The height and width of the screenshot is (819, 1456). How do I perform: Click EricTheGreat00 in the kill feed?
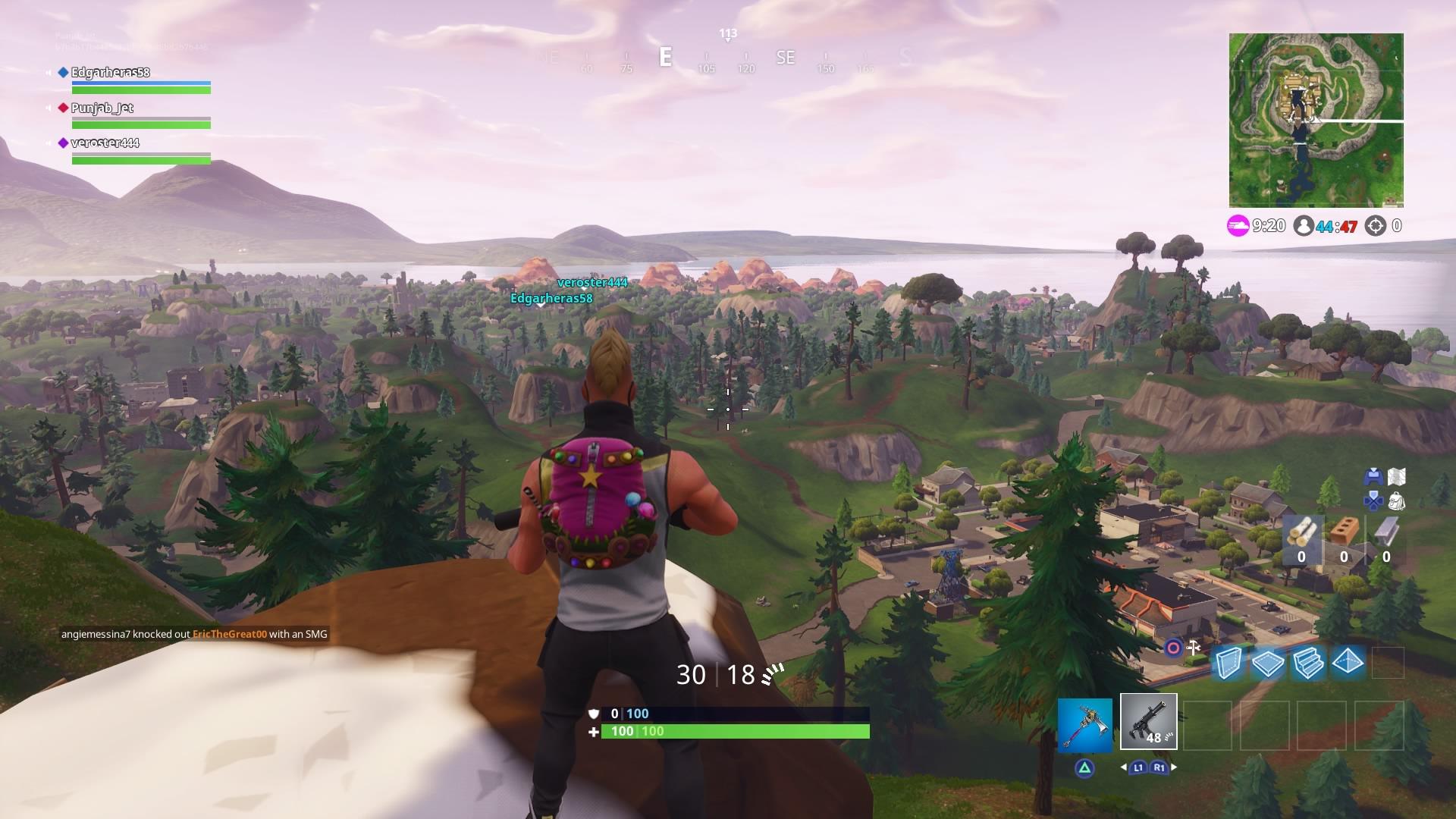[x=231, y=635]
